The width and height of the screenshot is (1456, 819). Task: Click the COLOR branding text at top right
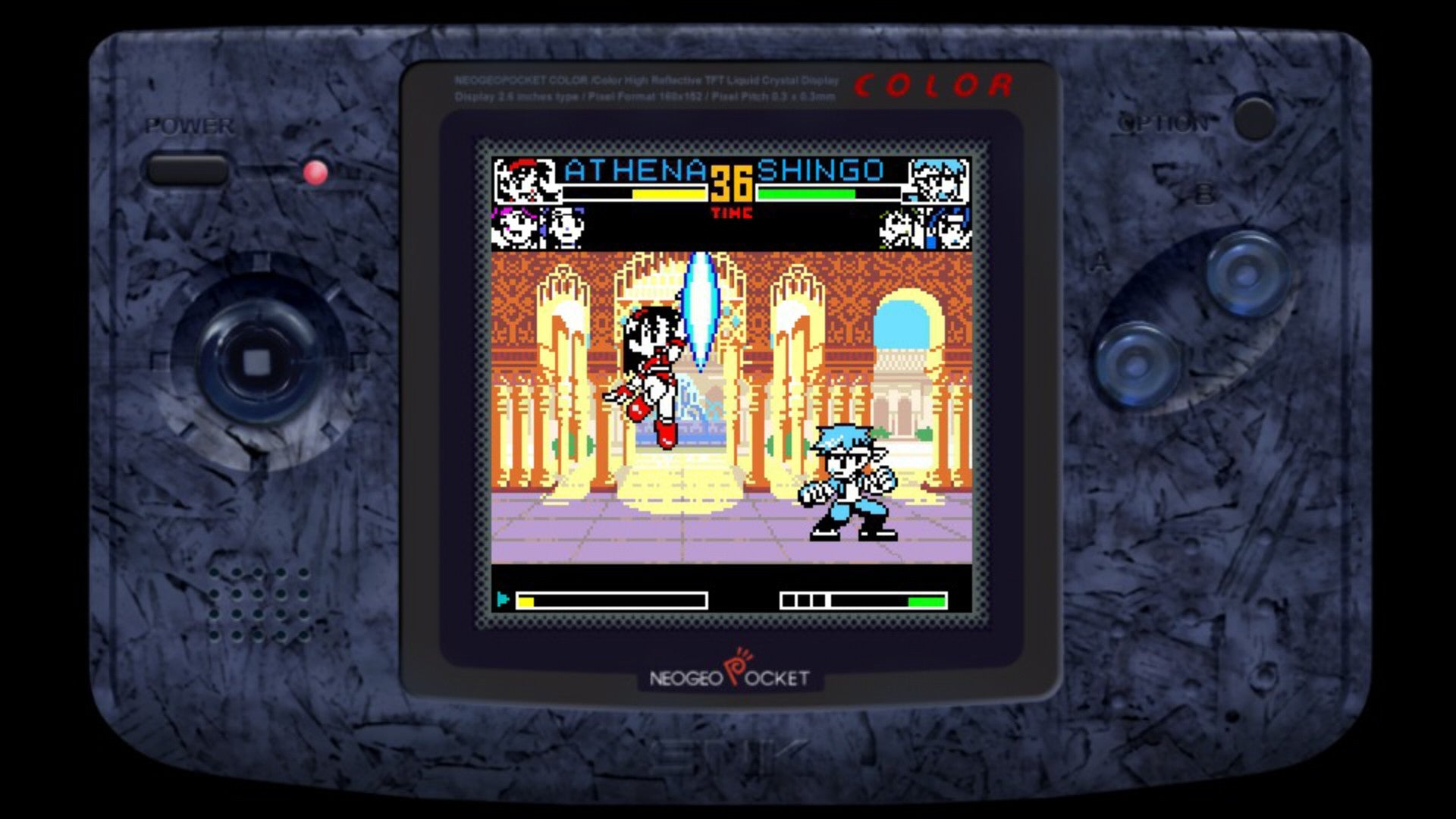pyautogui.click(x=934, y=86)
